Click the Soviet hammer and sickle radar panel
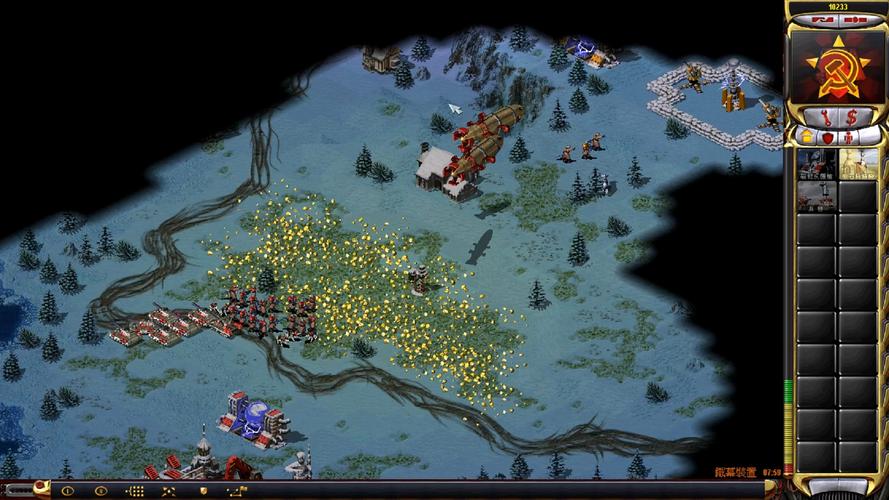The width and height of the screenshot is (889, 500). coord(837,64)
